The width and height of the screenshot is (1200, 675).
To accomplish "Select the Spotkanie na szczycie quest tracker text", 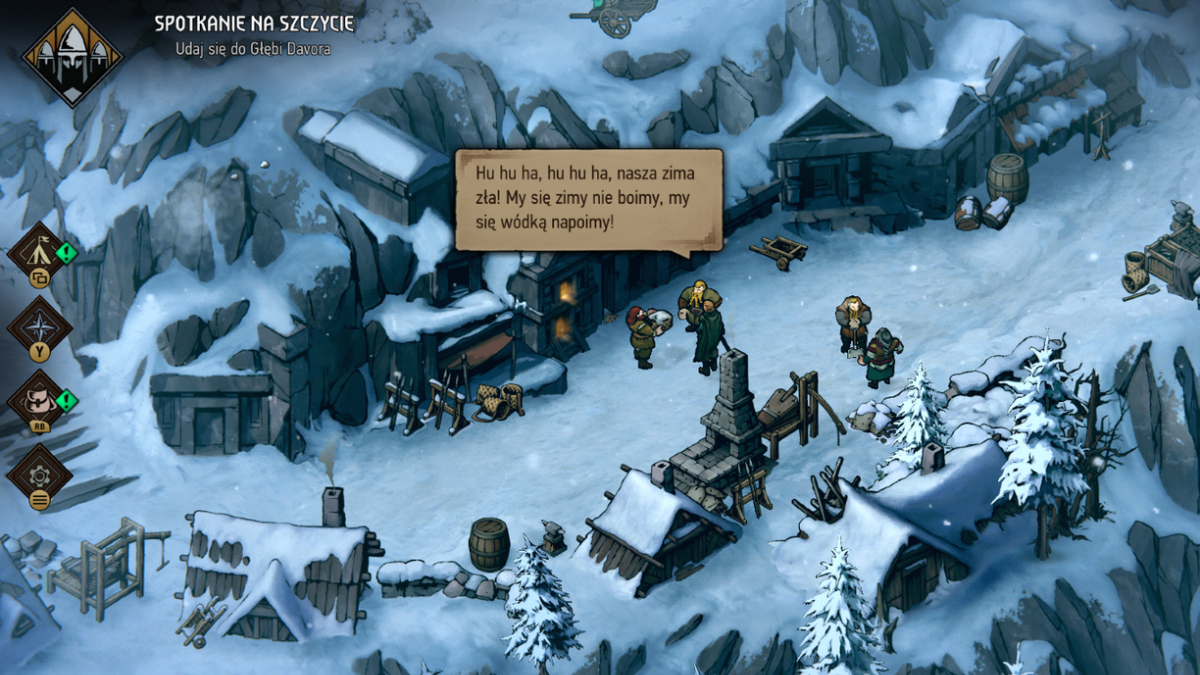I will click(253, 23).
